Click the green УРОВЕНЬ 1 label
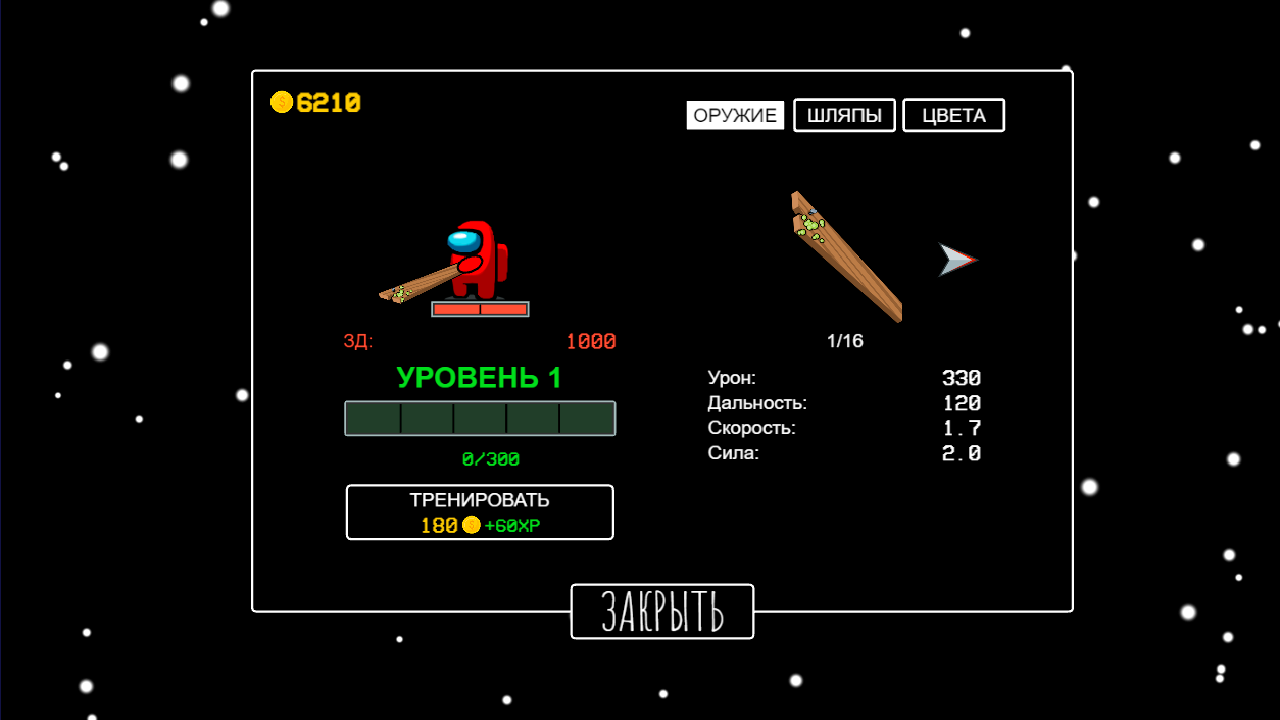Viewport: 1280px width, 720px height. coord(480,378)
